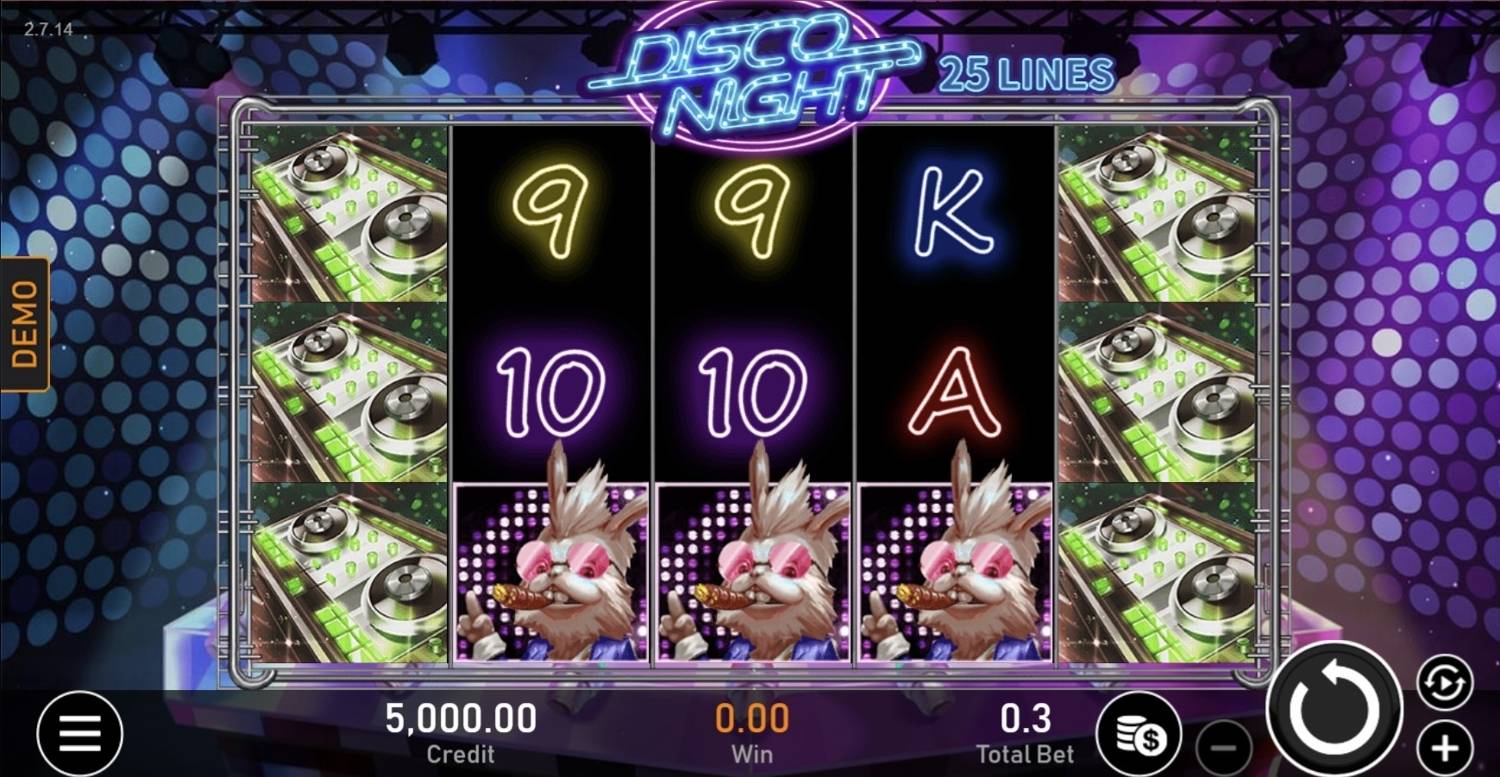Screen dimensions: 1500x777
Task: Spin the reels with the large circular arrow
Action: tap(1334, 709)
